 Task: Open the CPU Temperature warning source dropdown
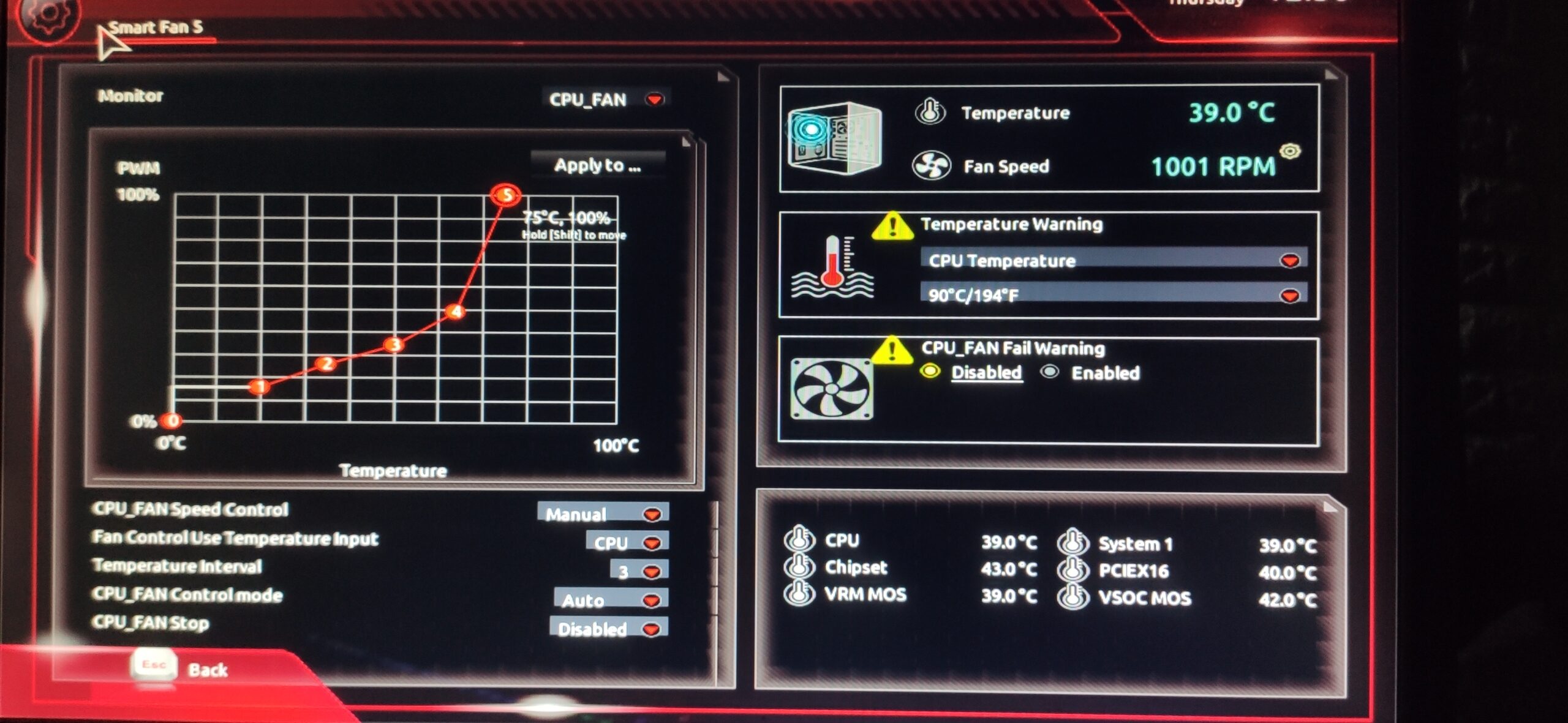[1113, 261]
